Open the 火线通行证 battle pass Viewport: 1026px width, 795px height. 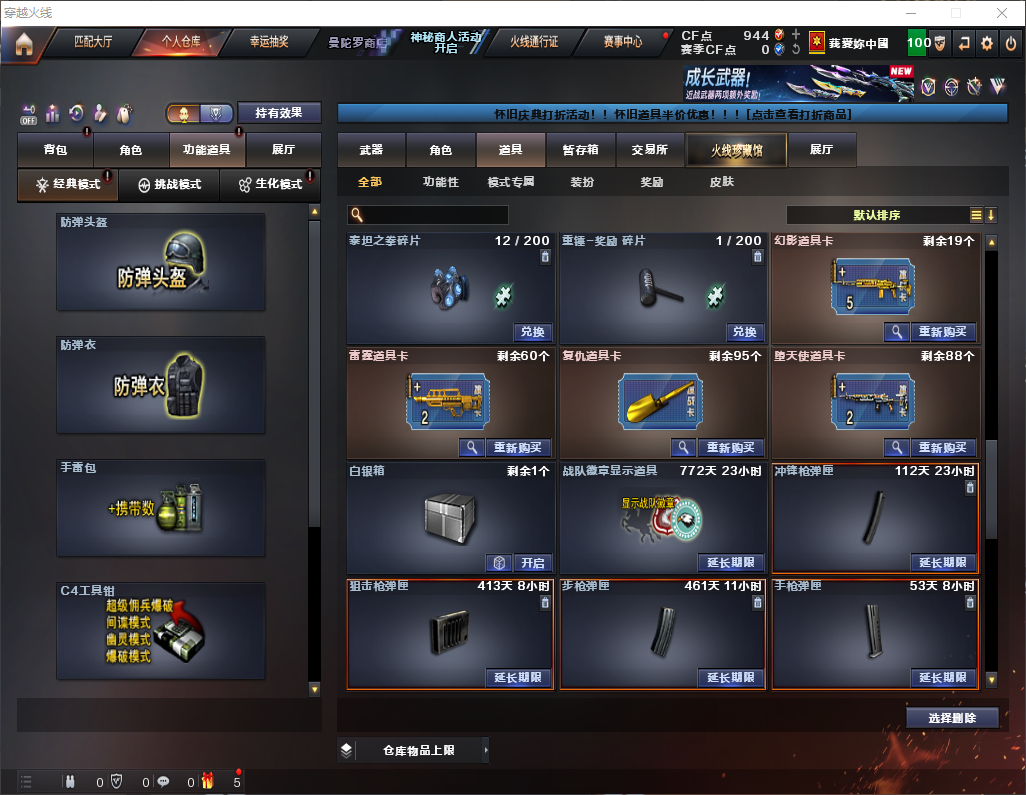click(x=534, y=42)
